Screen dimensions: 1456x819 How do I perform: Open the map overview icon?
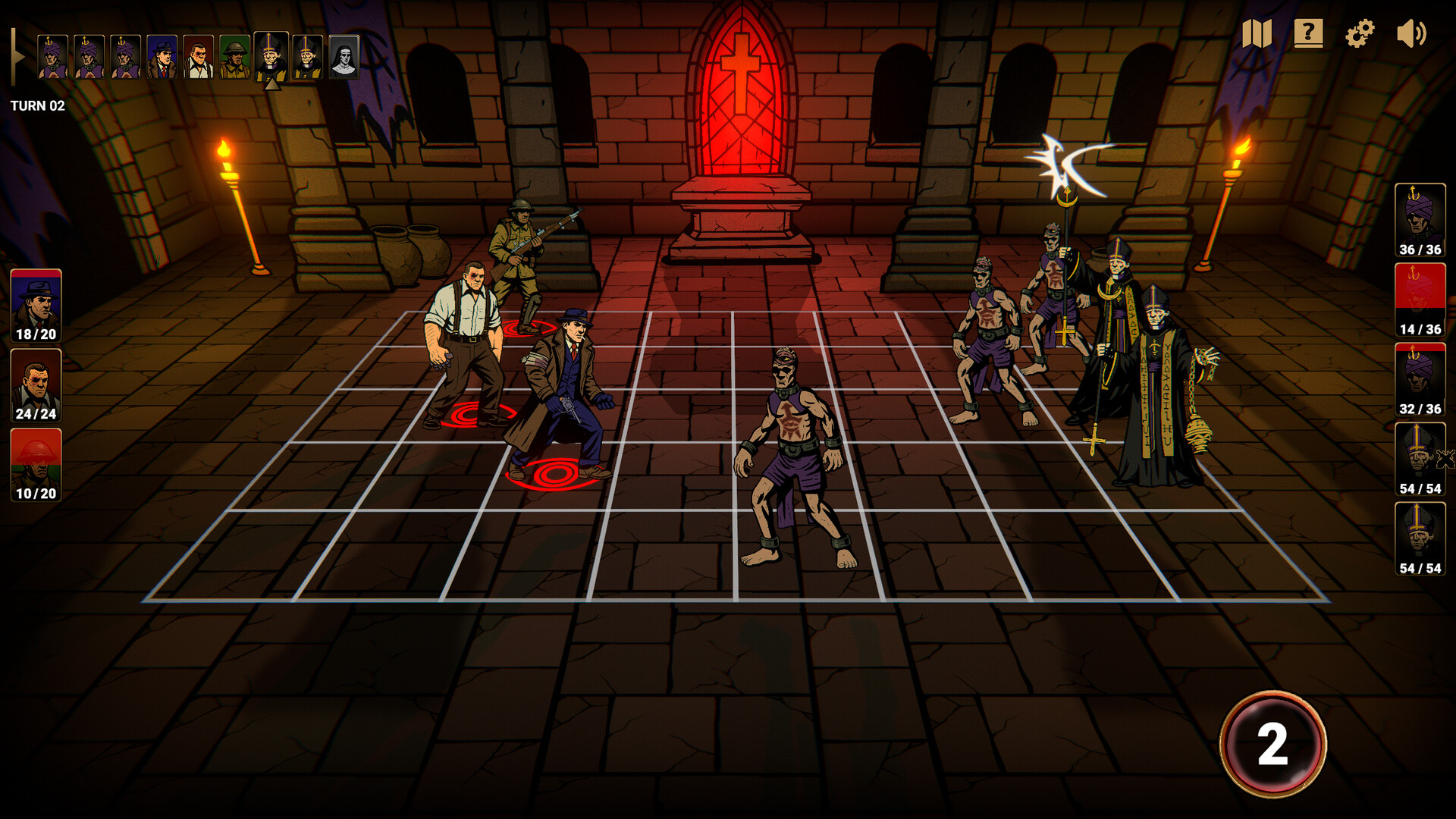click(1257, 33)
